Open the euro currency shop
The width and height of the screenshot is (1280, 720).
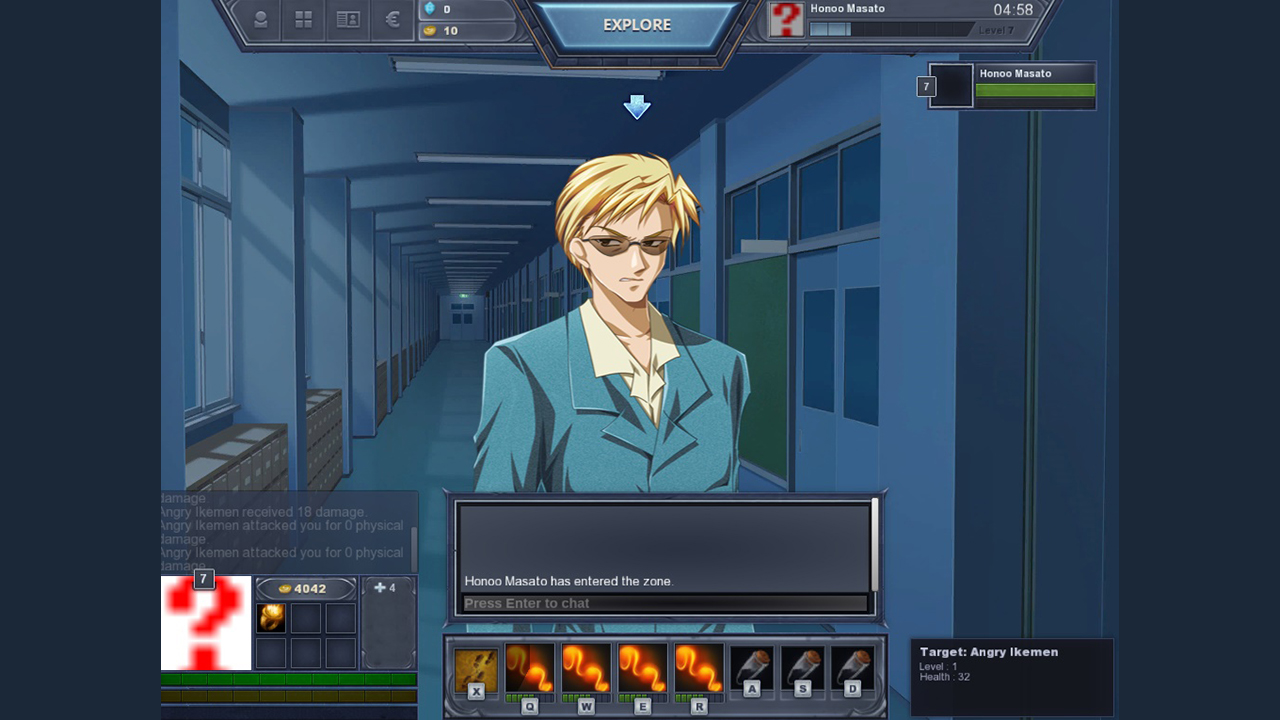tap(392, 20)
